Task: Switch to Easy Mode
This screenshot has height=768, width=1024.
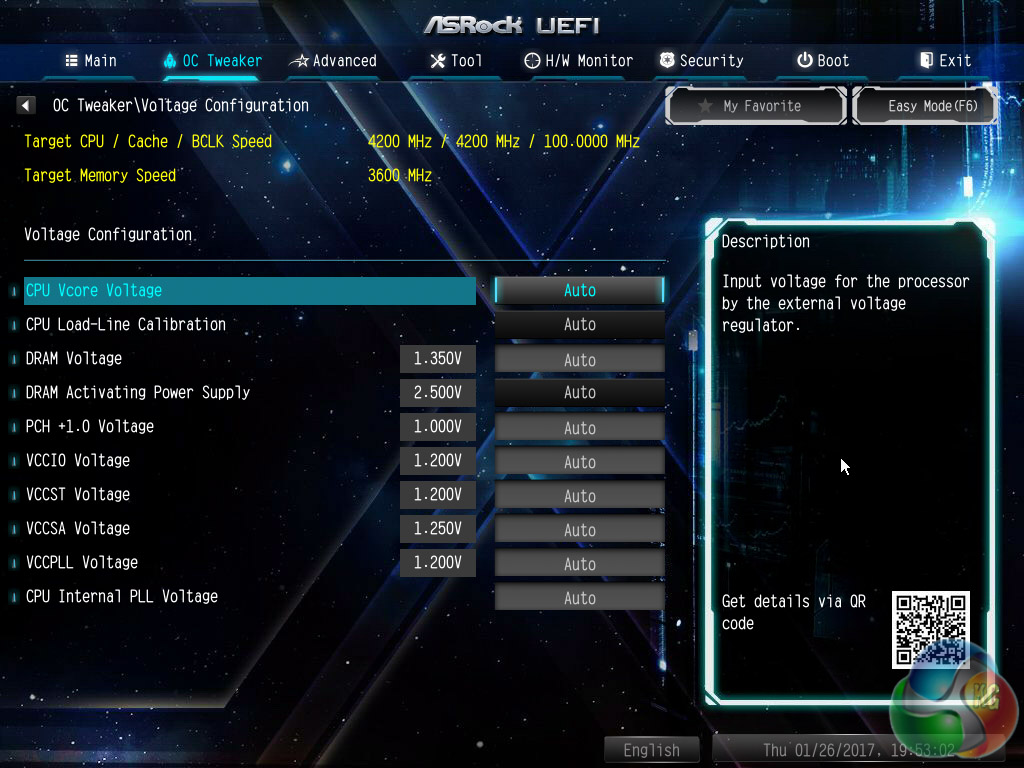Action: click(926, 106)
